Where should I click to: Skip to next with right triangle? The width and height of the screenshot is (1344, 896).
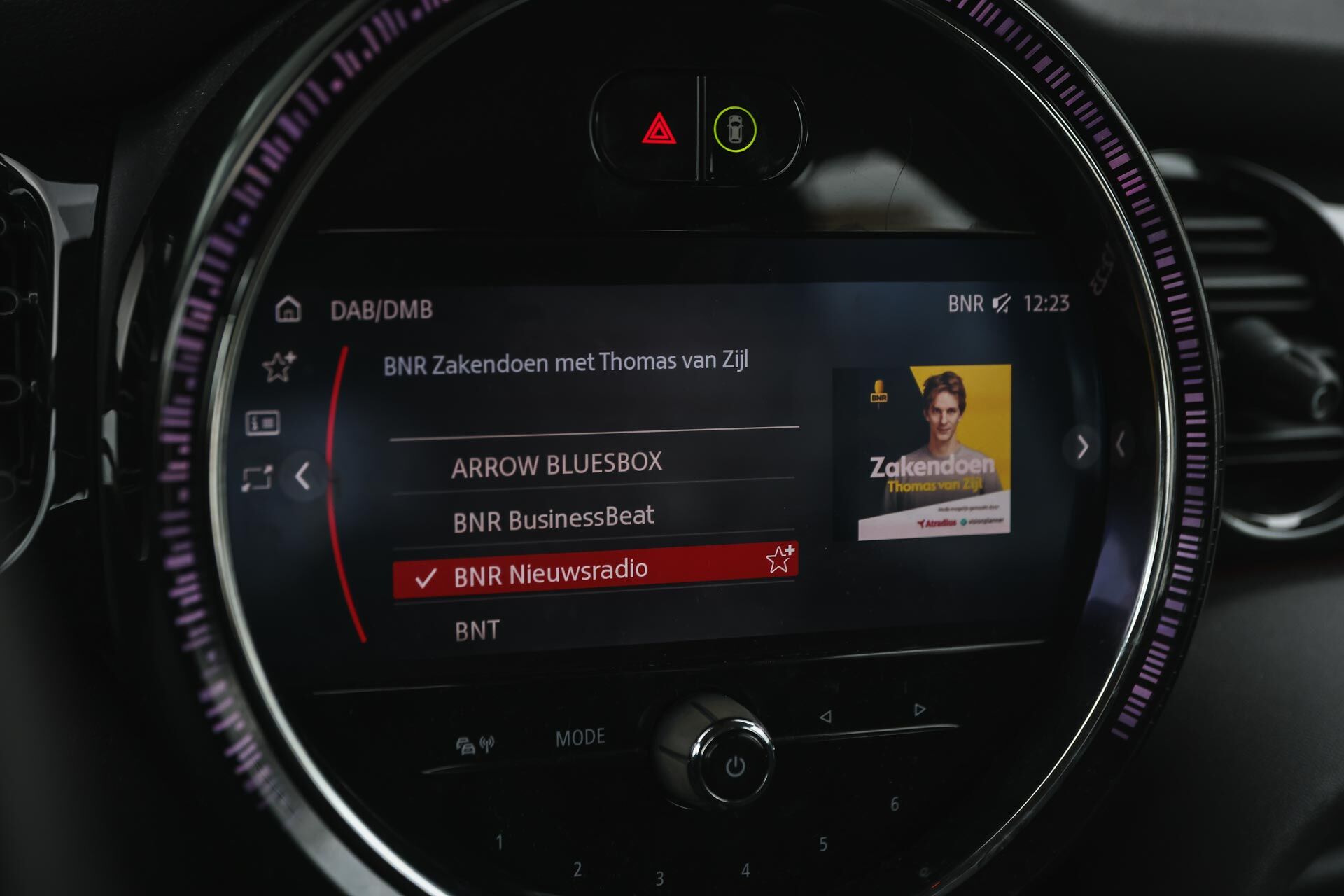point(920,710)
